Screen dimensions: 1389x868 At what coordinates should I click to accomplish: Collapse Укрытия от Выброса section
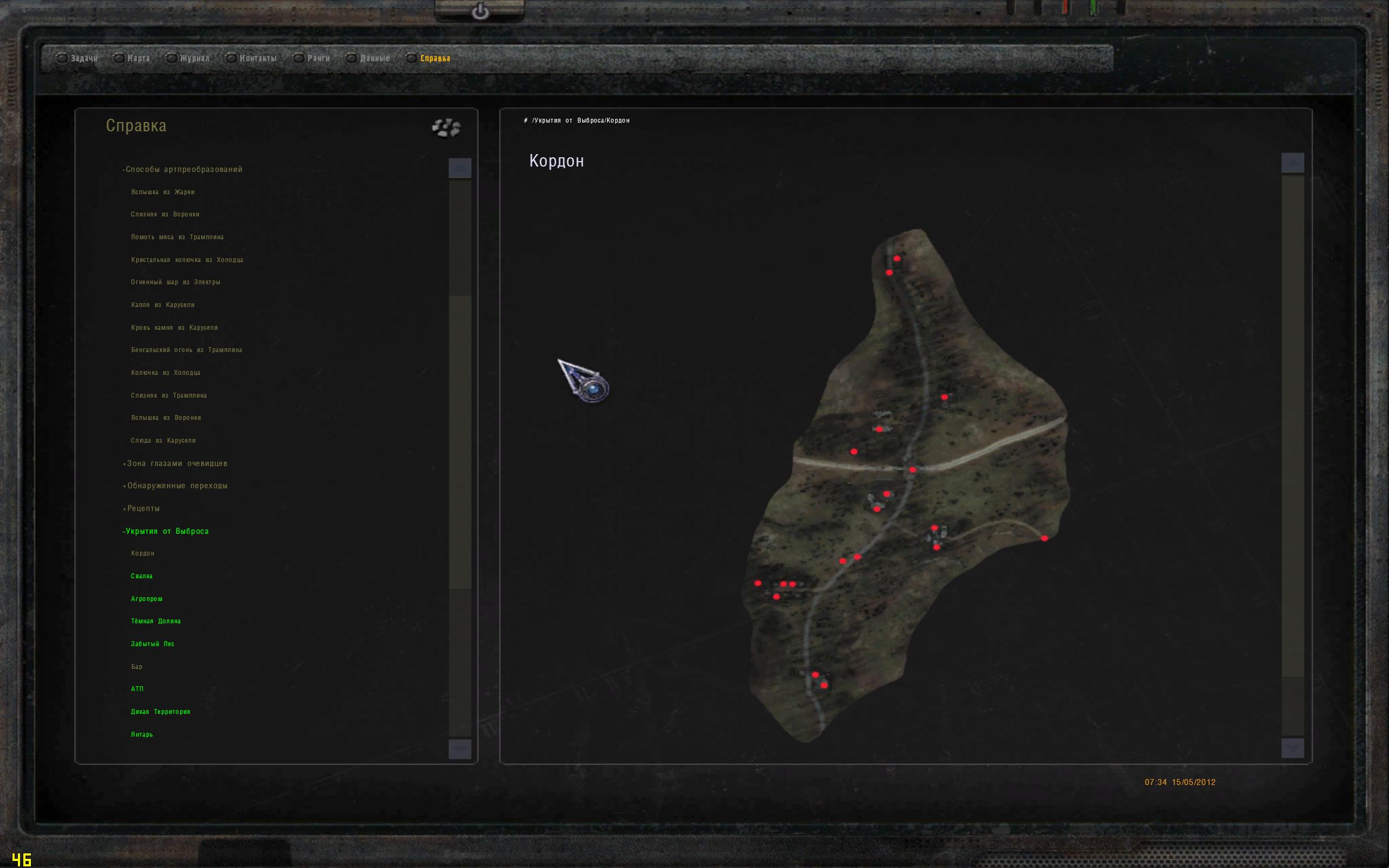[x=166, y=532]
